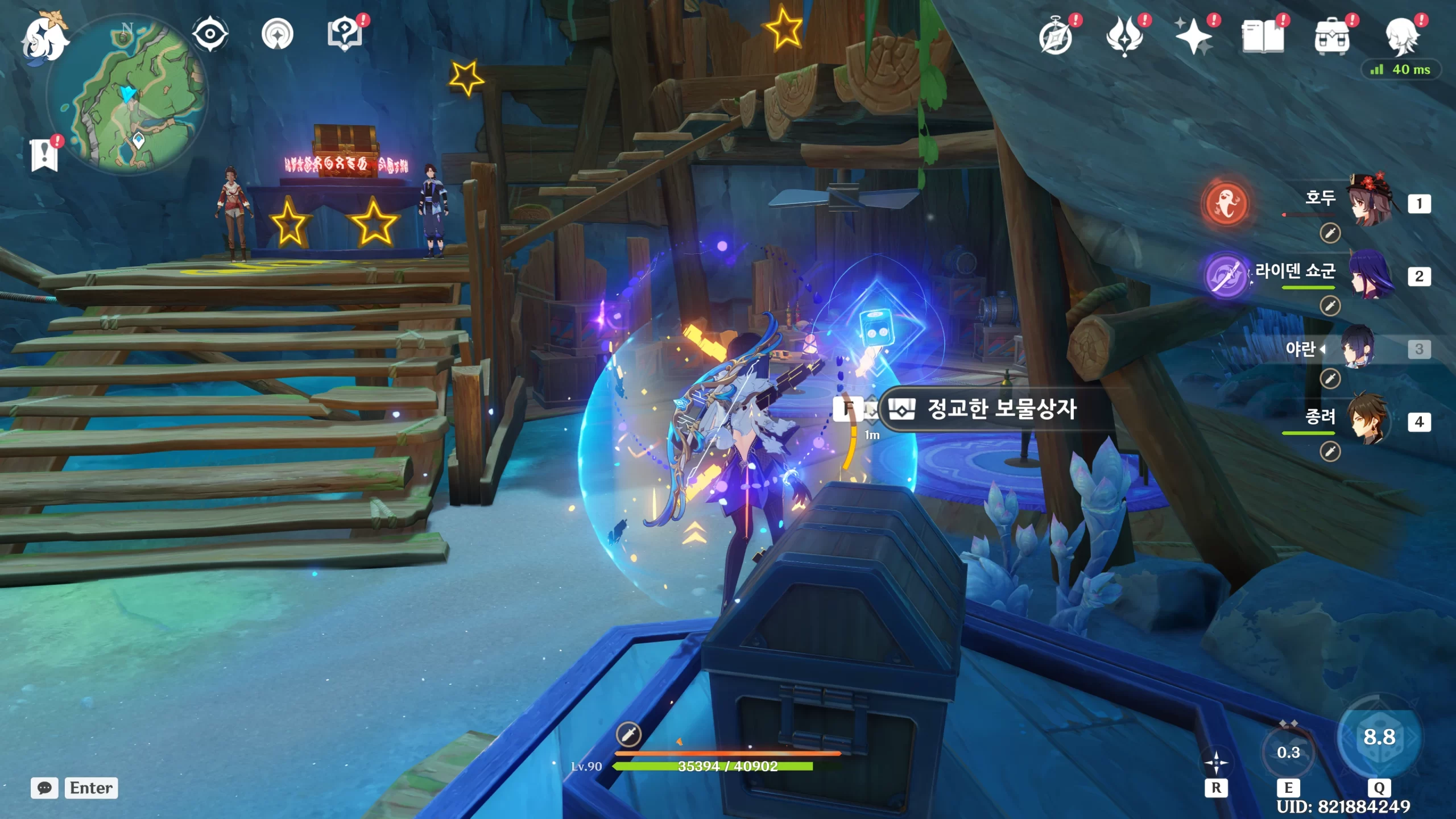Activate the elemental burst showing 8.8 cooldown
1456x819 pixels.
tap(1379, 737)
